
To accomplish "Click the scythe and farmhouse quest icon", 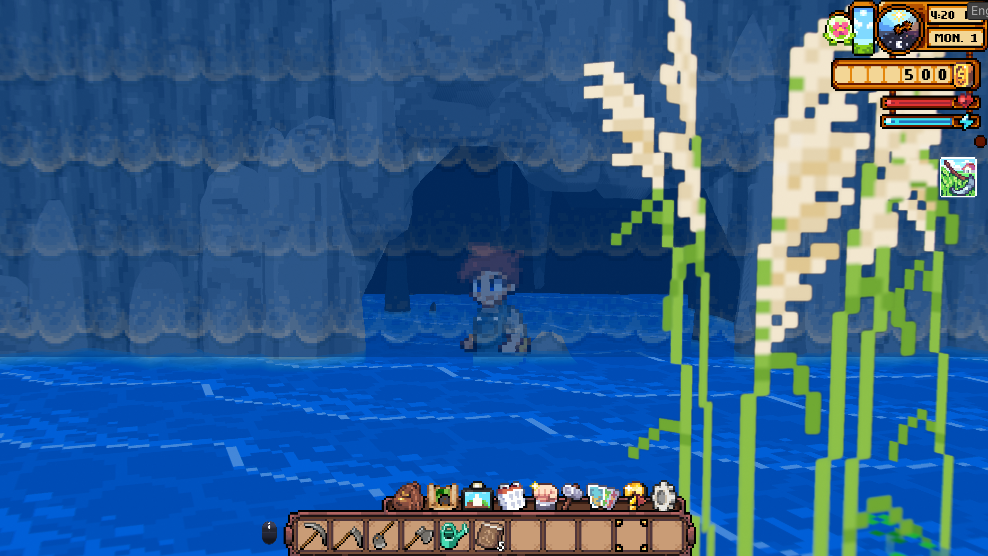I will click(958, 177).
